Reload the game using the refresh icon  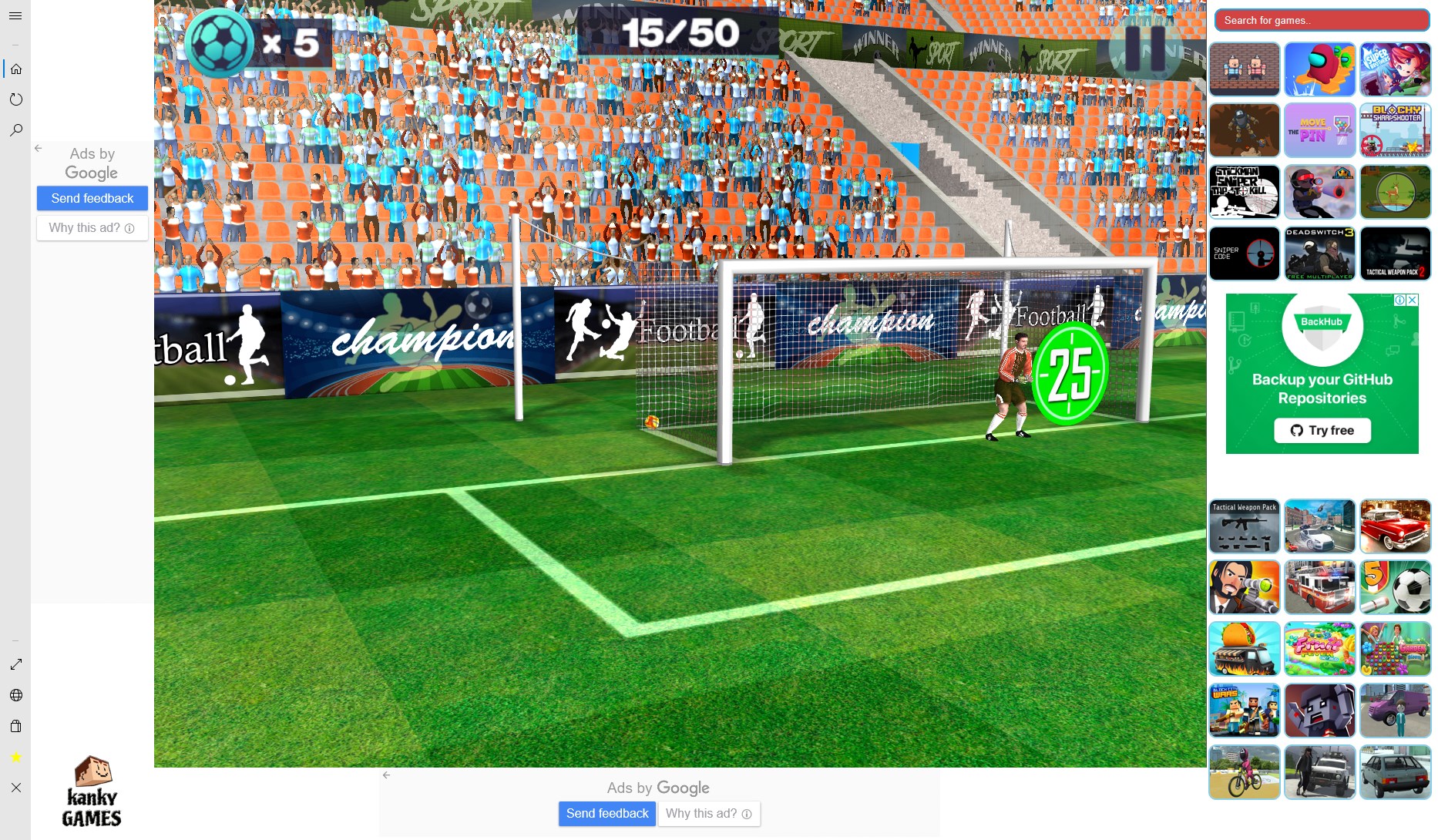pos(16,99)
